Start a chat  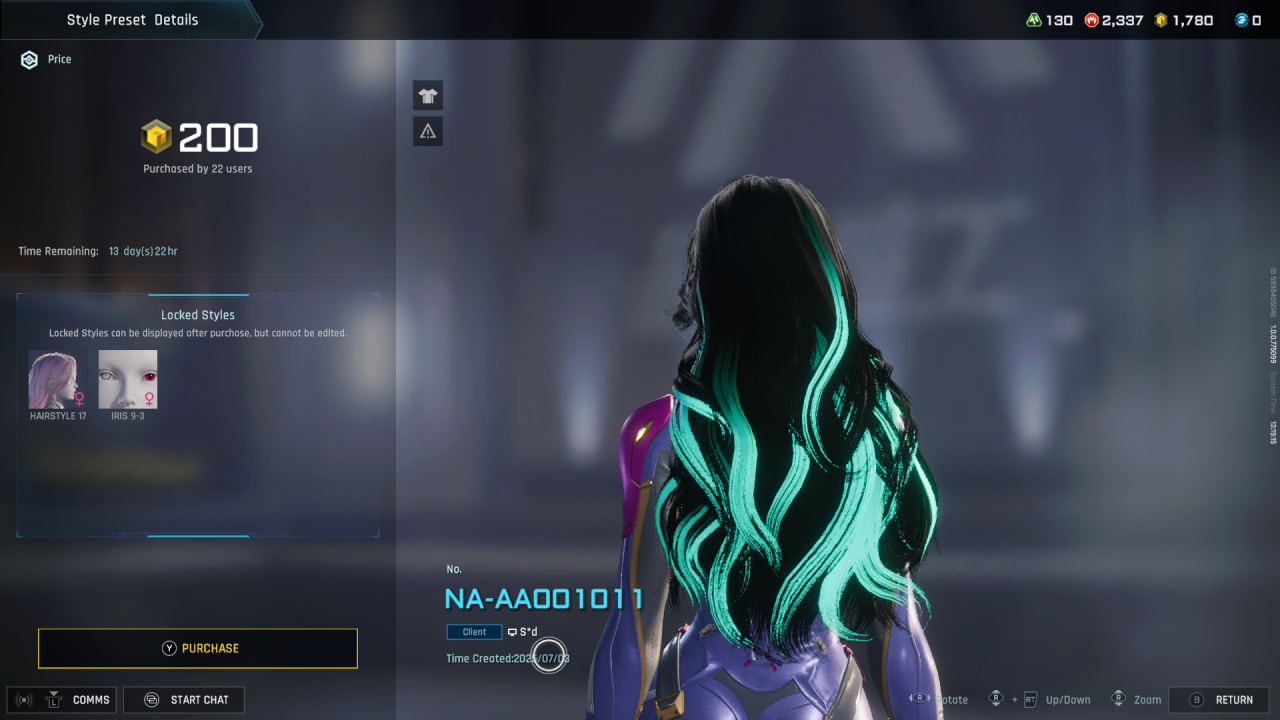(184, 700)
